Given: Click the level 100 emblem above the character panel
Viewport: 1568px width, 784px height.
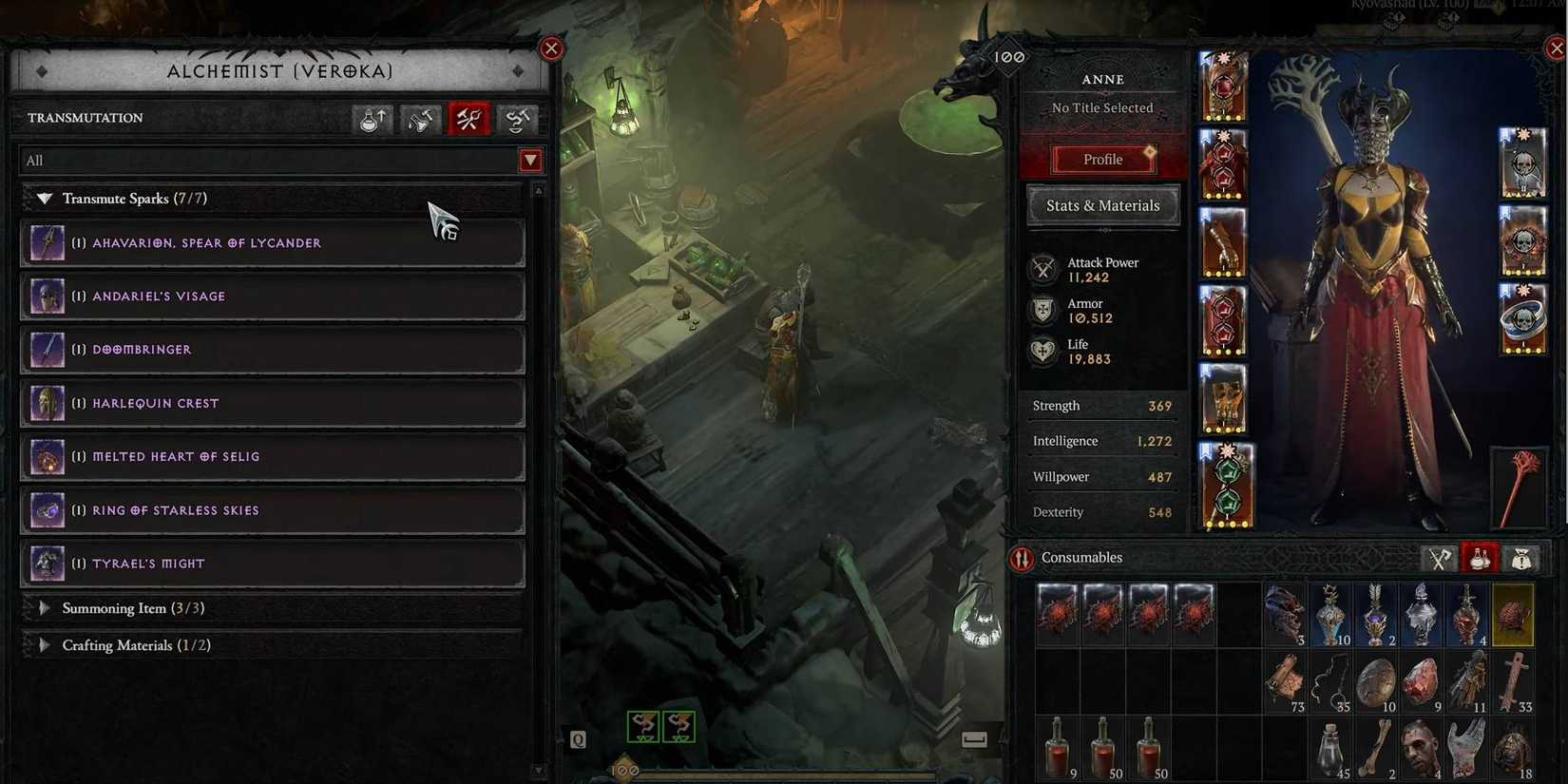Looking at the screenshot, I should point(1009,56).
